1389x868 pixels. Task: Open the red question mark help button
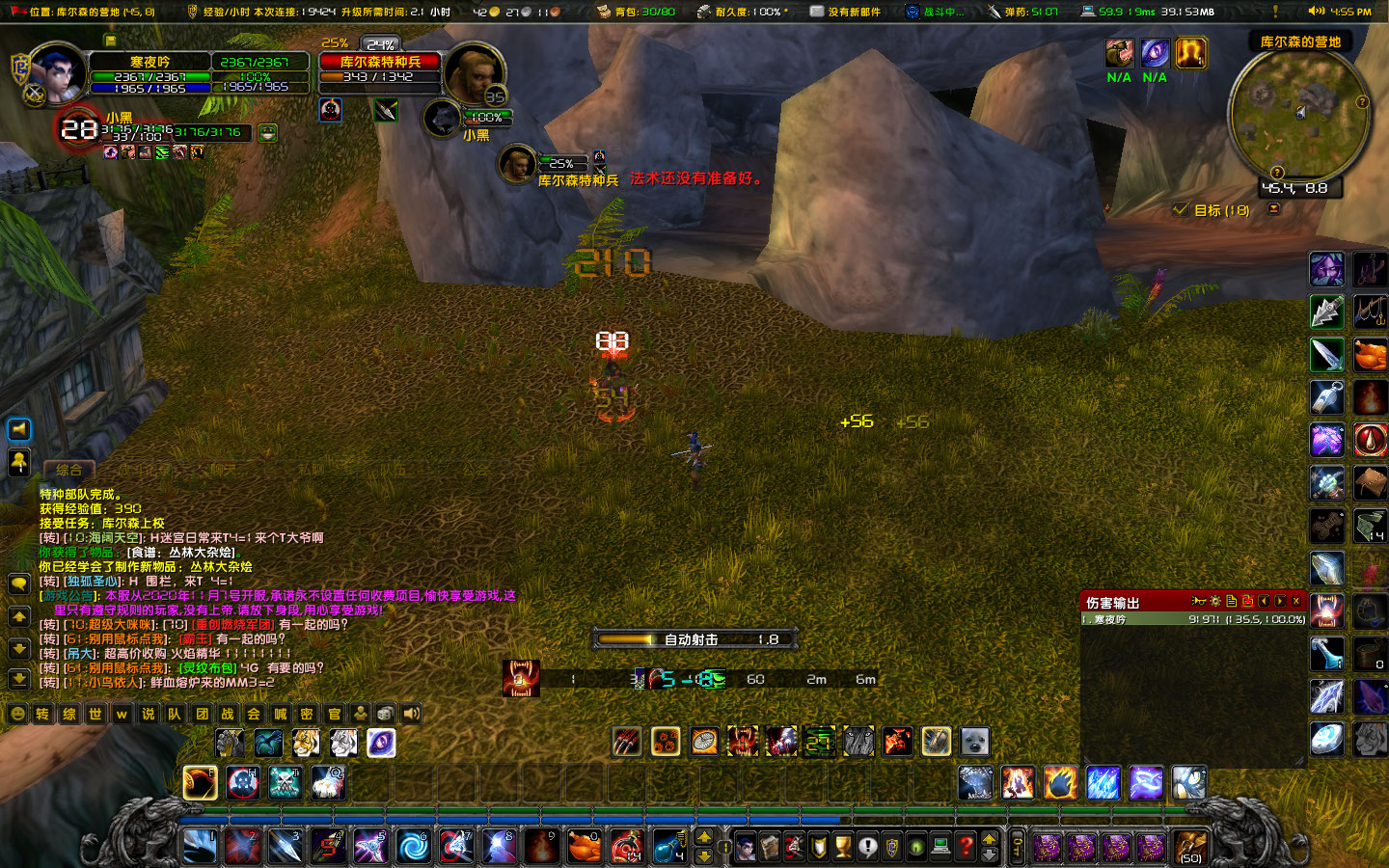tap(966, 847)
